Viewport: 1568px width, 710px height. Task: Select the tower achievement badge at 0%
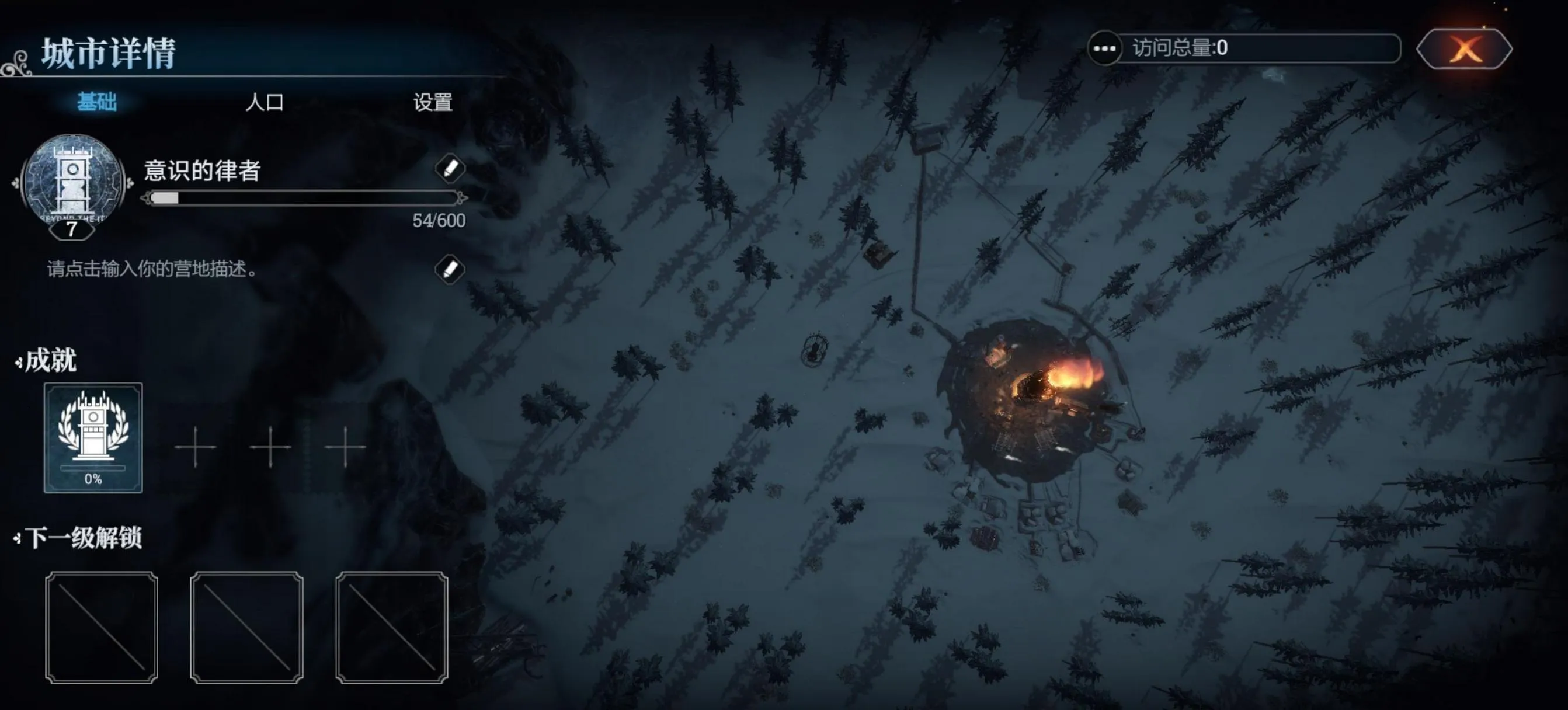[x=93, y=437]
